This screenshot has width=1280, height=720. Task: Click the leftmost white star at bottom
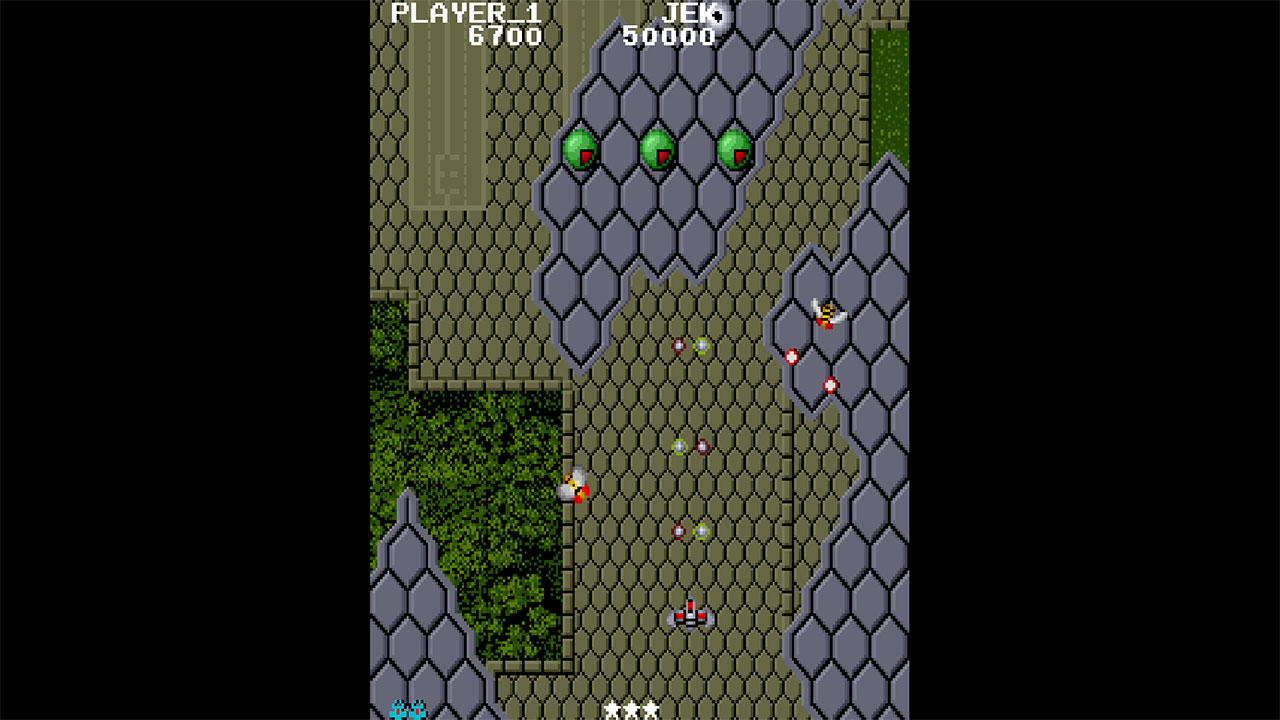pyautogui.click(x=612, y=709)
